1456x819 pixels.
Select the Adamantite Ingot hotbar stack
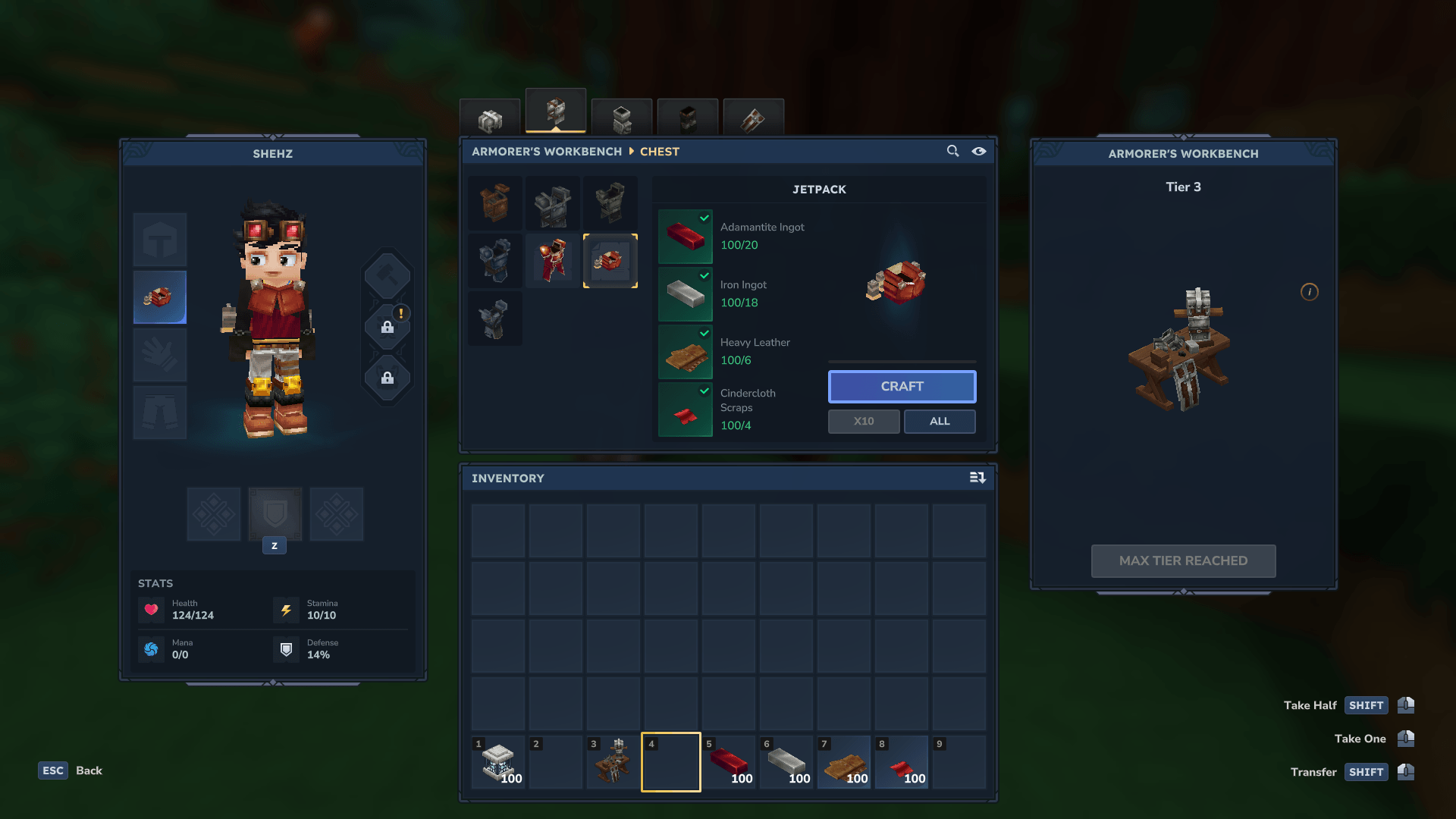point(729,762)
